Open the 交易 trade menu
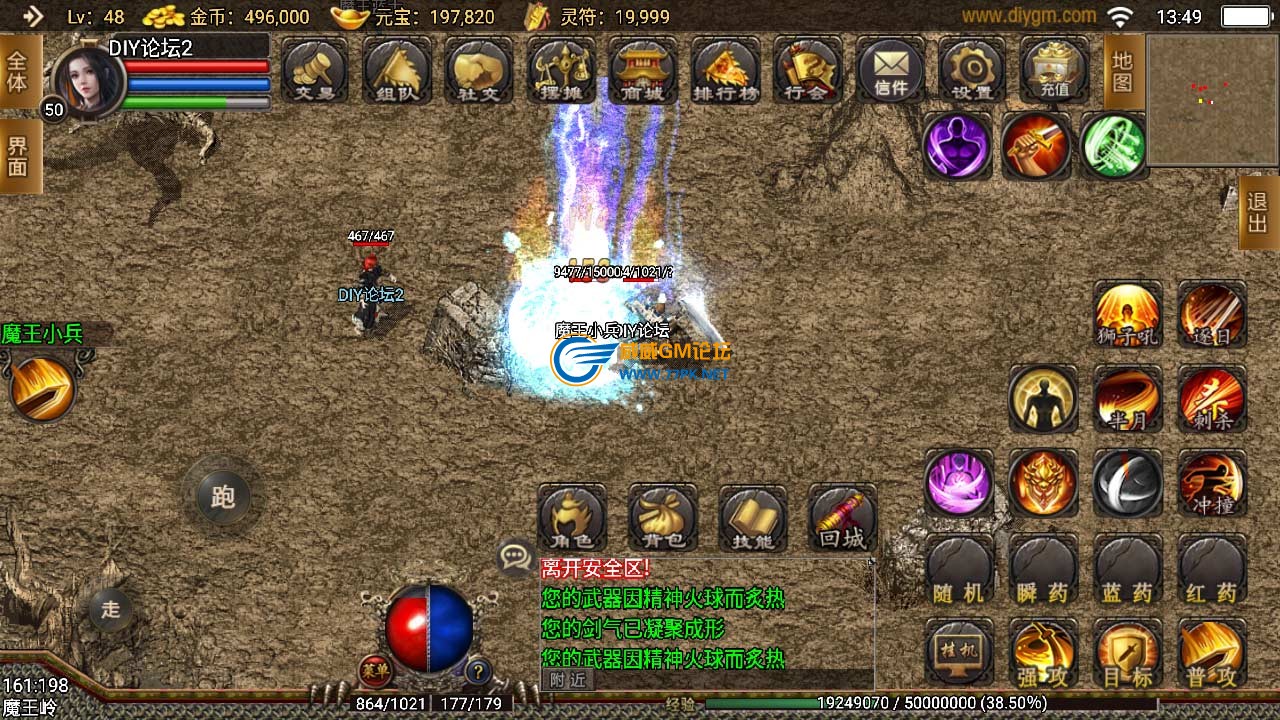 (x=315, y=70)
